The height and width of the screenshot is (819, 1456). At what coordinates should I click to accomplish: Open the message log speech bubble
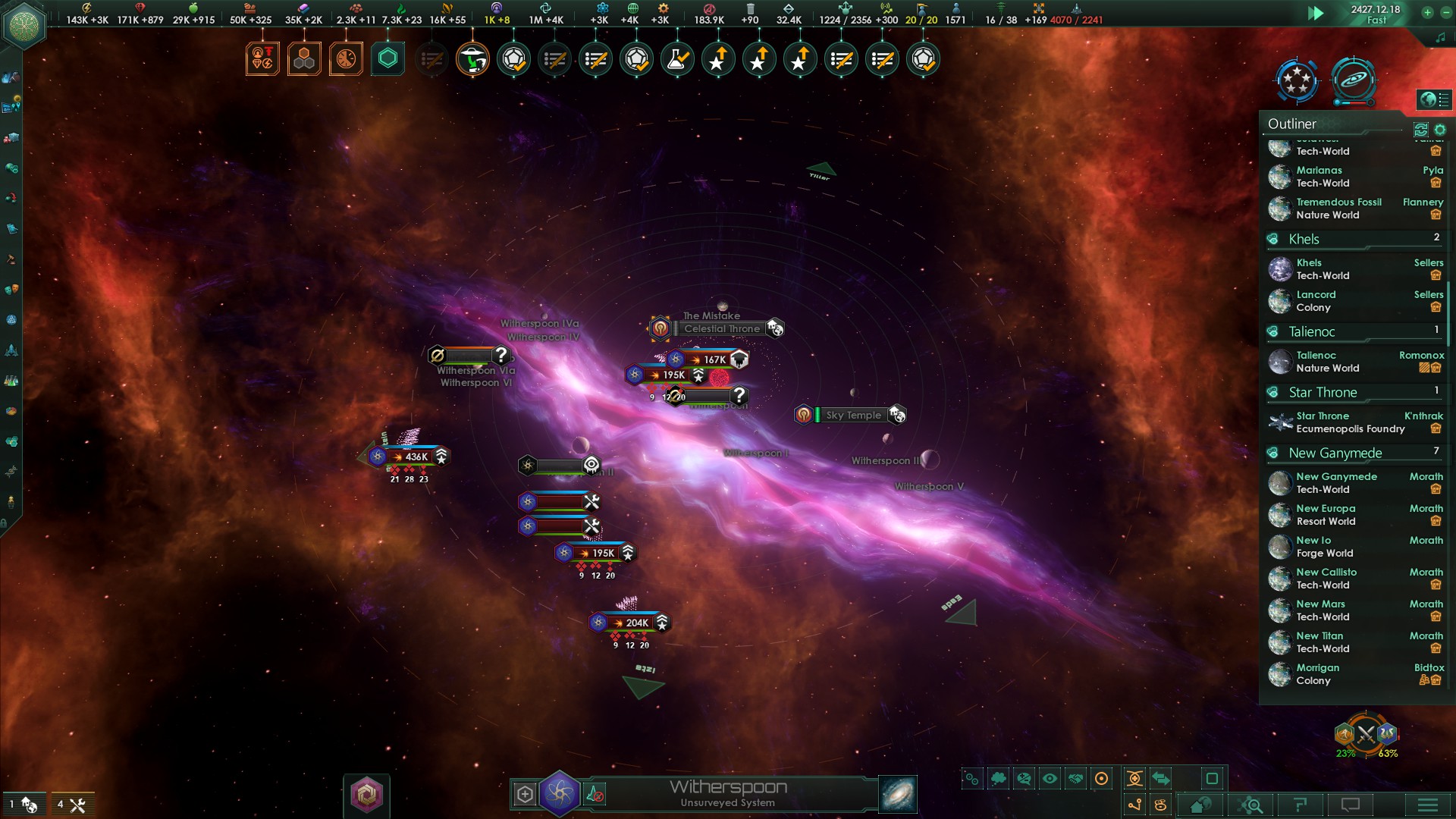[x=1350, y=805]
